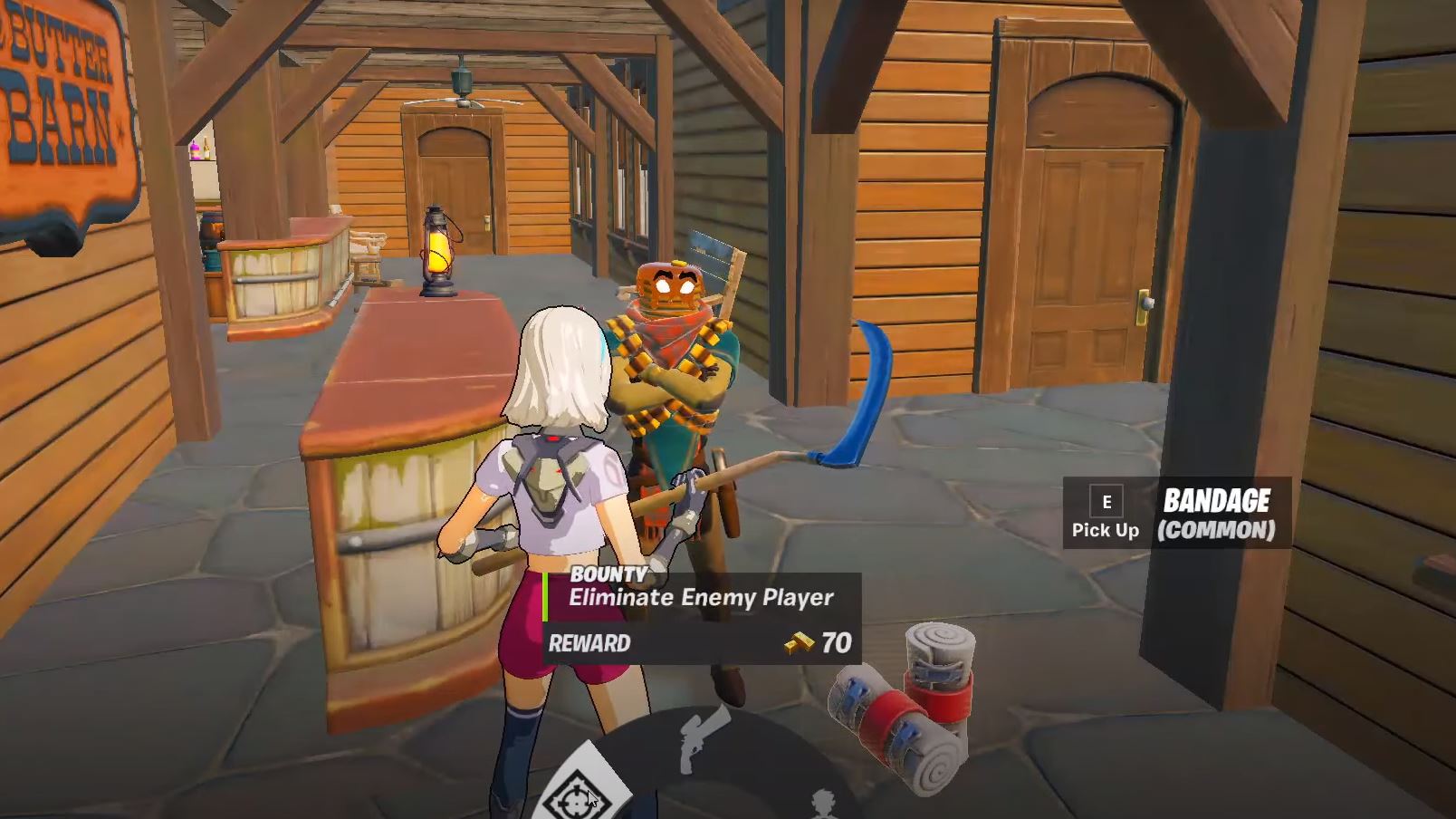Click the REWARD label in the bounty popup
The height and width of the screenshot is (819, 1456).
[x=588, y=643]
